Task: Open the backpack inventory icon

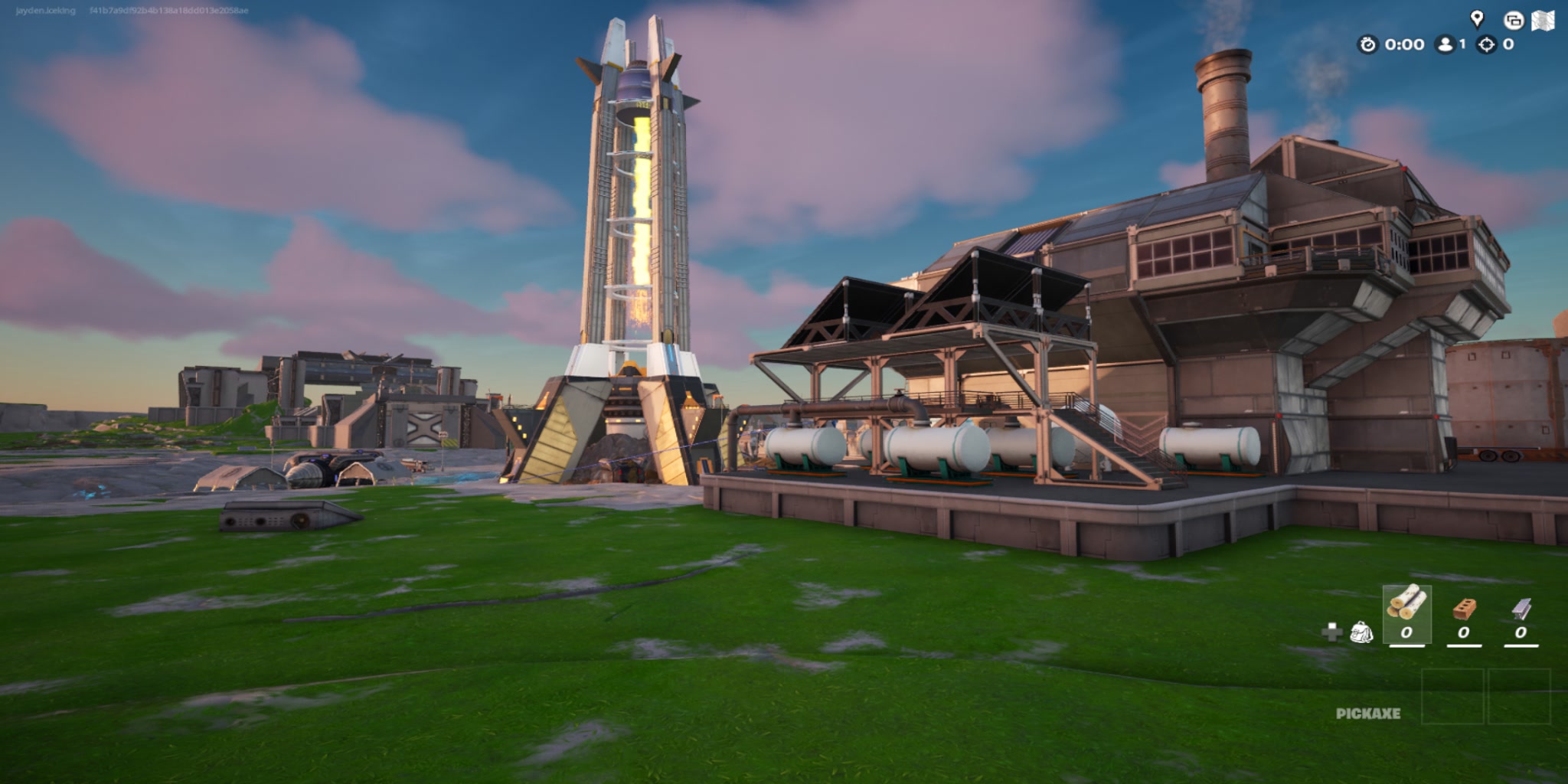Action: [x=1361, y=632]
